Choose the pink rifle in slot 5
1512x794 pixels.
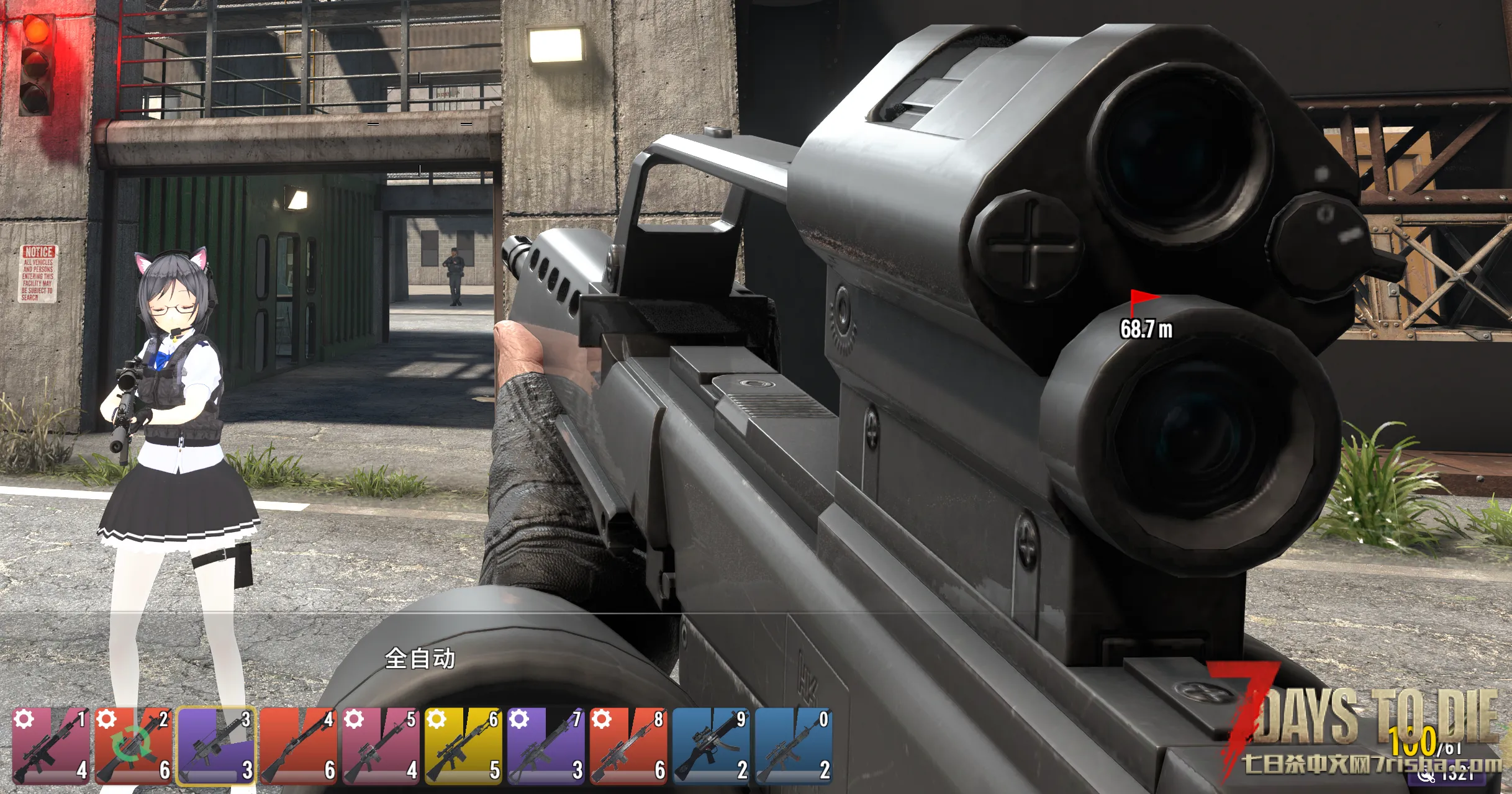point(381,746)
